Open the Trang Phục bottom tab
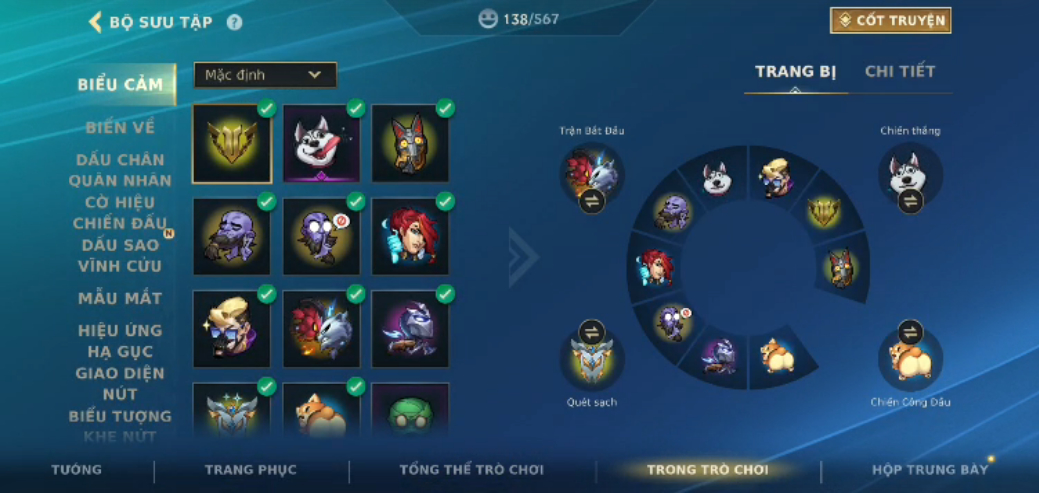 (251, 470)
